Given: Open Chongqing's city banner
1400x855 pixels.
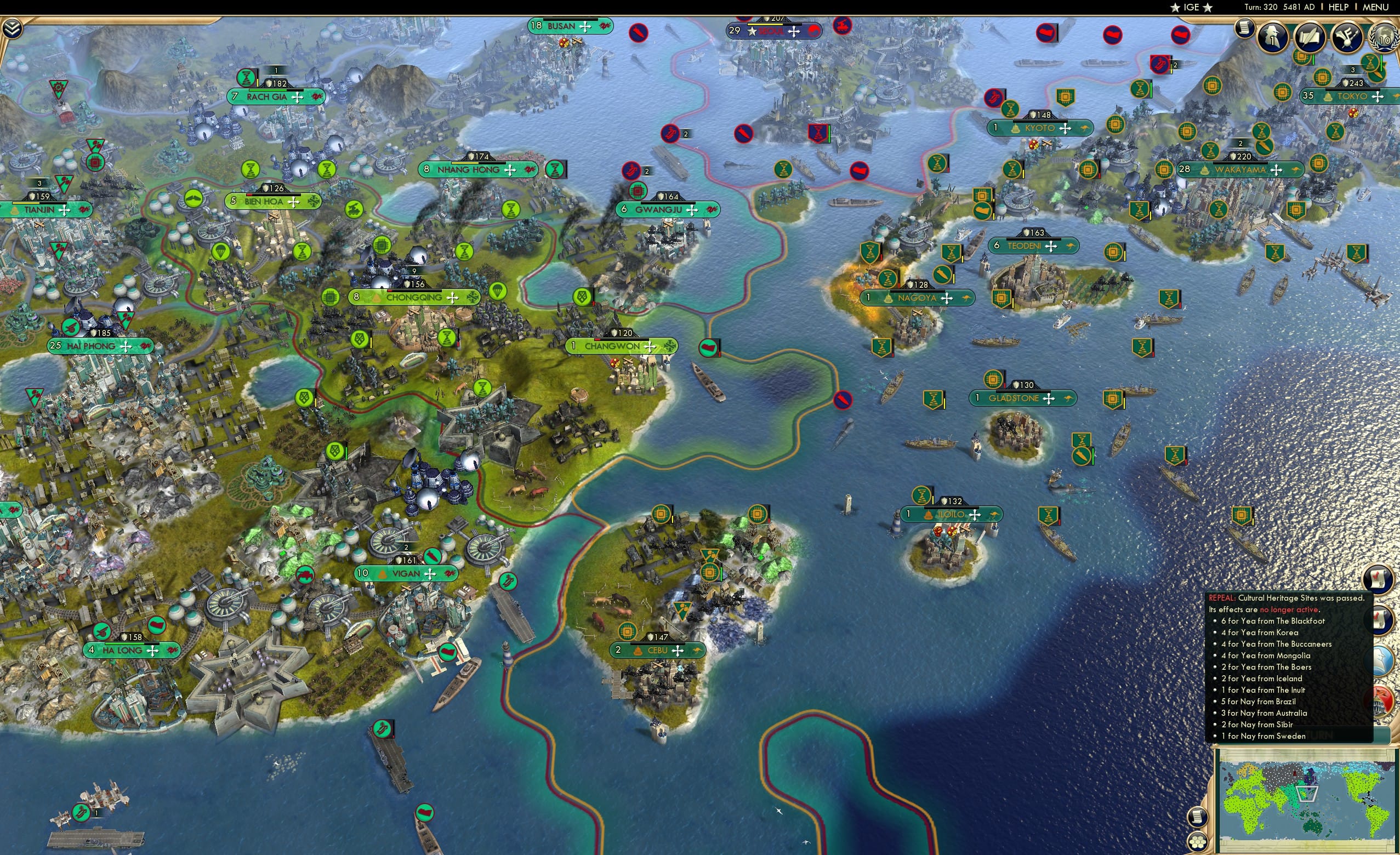Looking at the screenshot, I should pyautogui.click(x=415, y=297).
